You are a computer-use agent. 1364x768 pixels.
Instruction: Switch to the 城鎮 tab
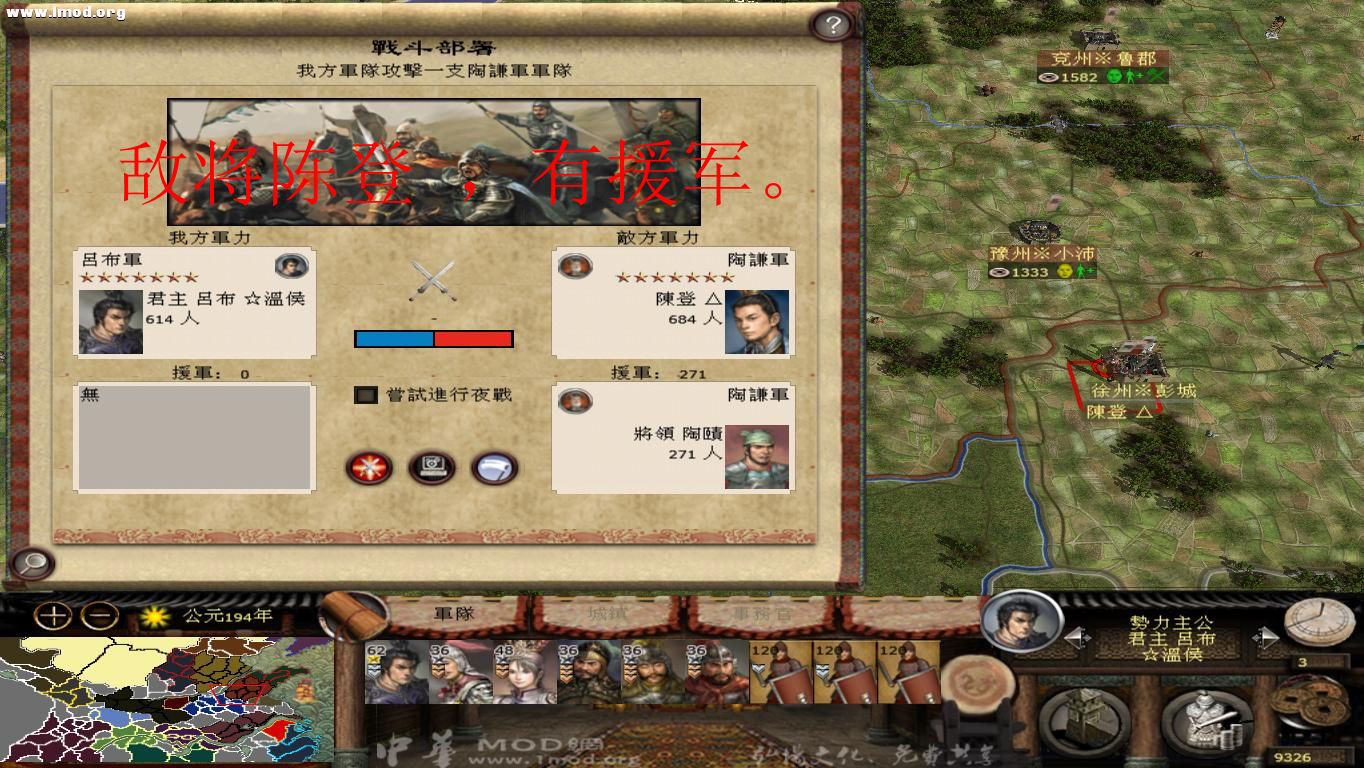click(609, 615)
